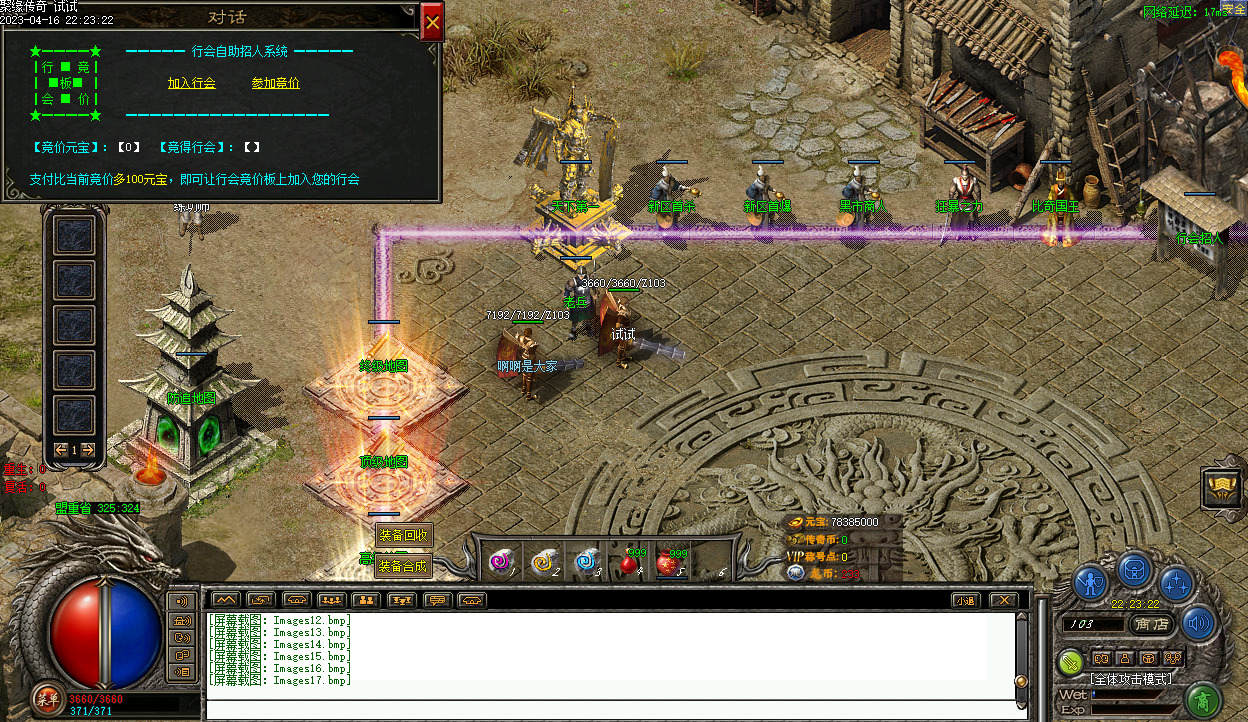Click the green round 商 button
This screenshot has height=722, width=1248.
[1206, 698]
